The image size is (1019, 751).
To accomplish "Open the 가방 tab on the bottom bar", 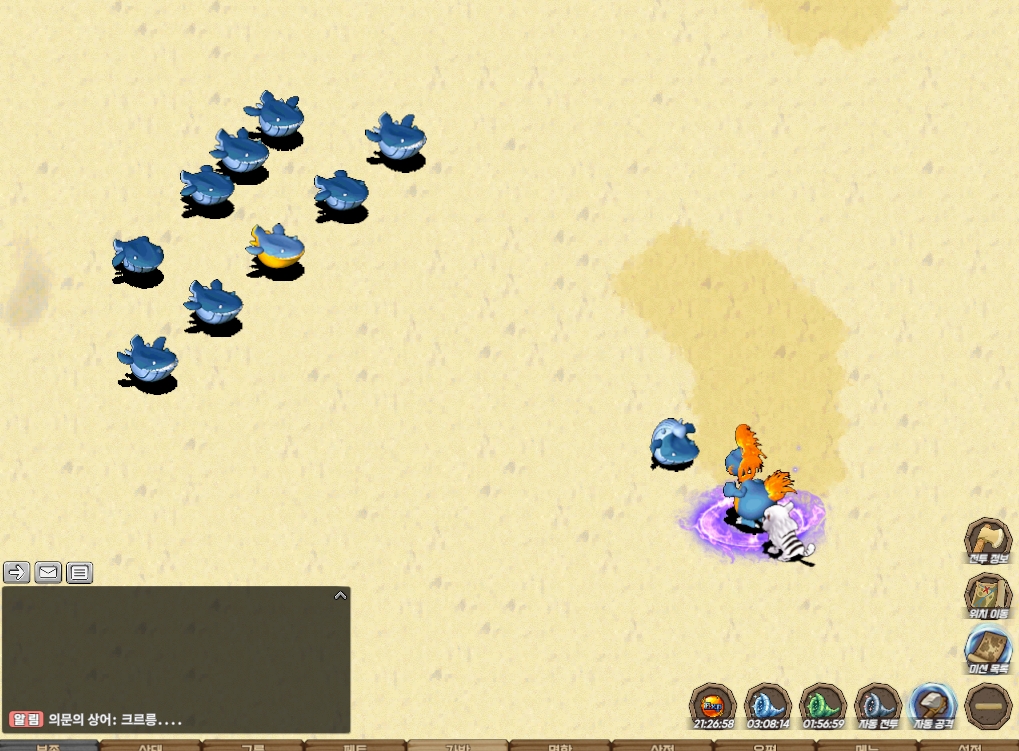I will tap(457, 746).
